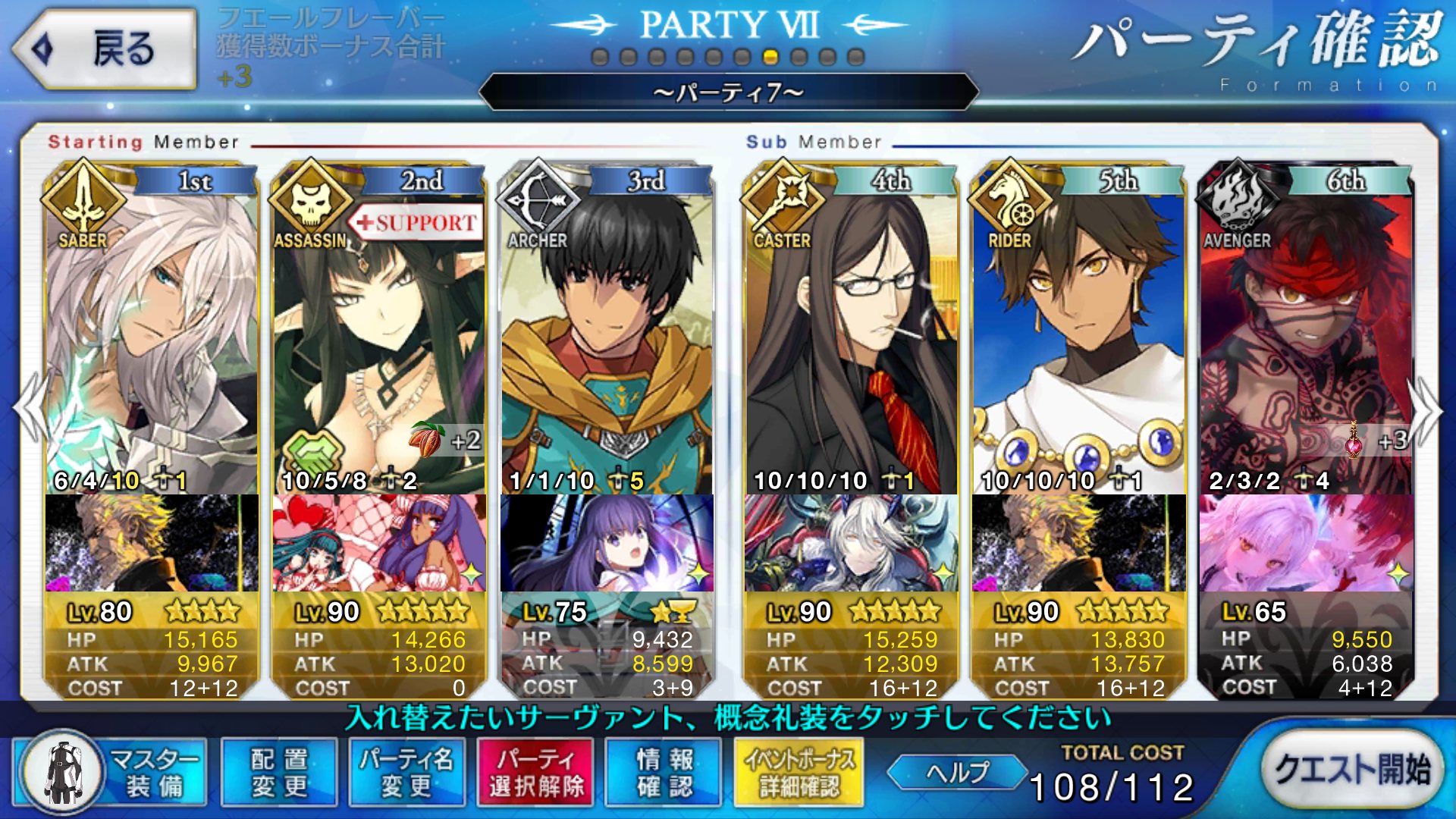The image size is (1456, 819).
Task: Select the 4th slot Caster servant
Action: 851,341
